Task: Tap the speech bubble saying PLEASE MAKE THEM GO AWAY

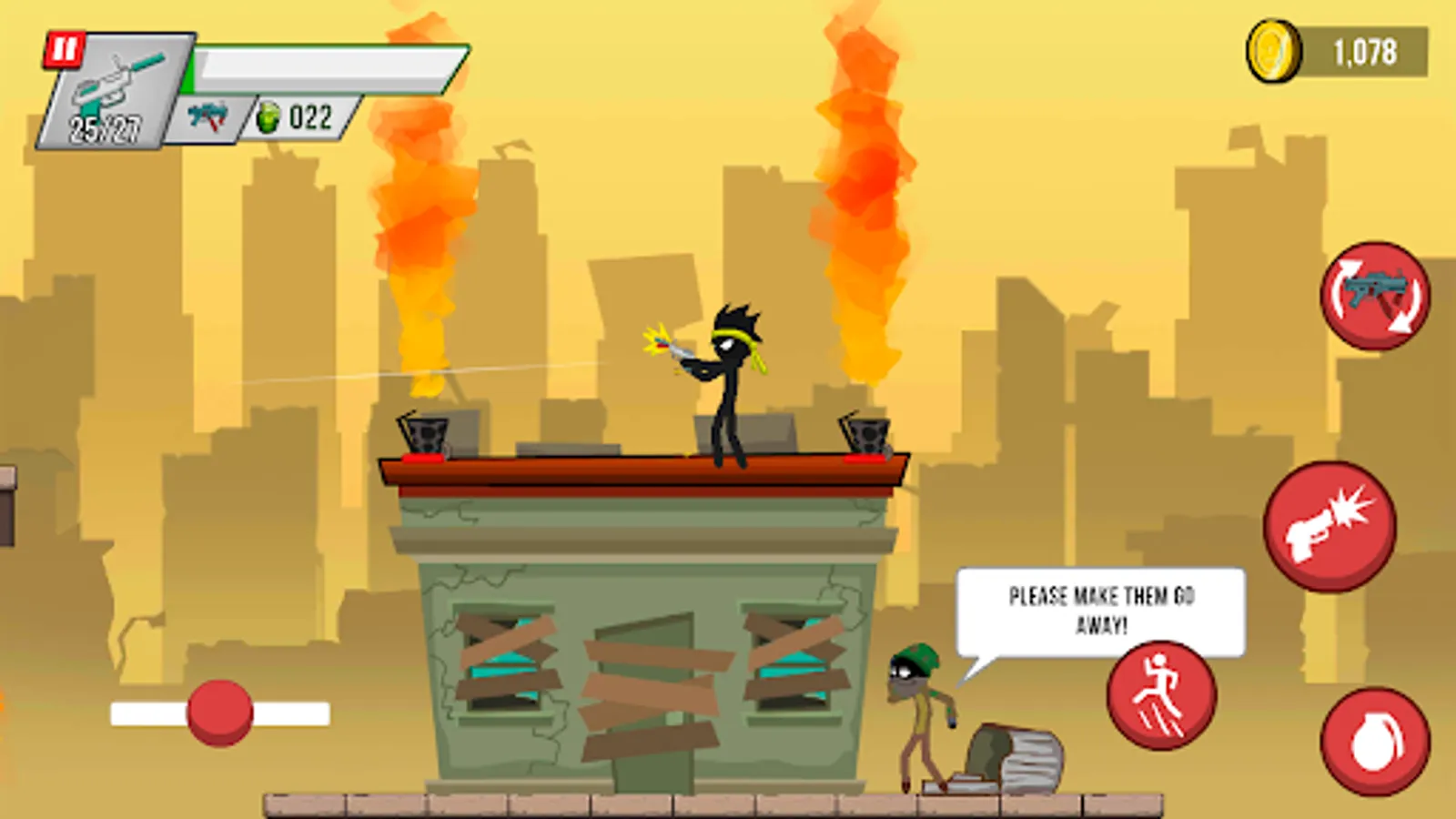Action: coord(1101,605)
